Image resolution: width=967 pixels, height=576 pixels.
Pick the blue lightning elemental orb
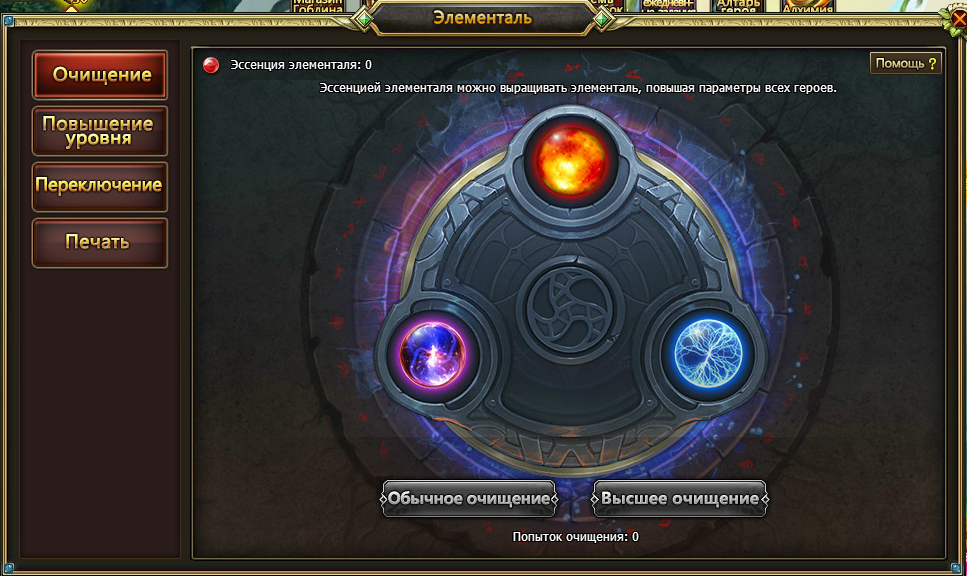coord(708,352)
